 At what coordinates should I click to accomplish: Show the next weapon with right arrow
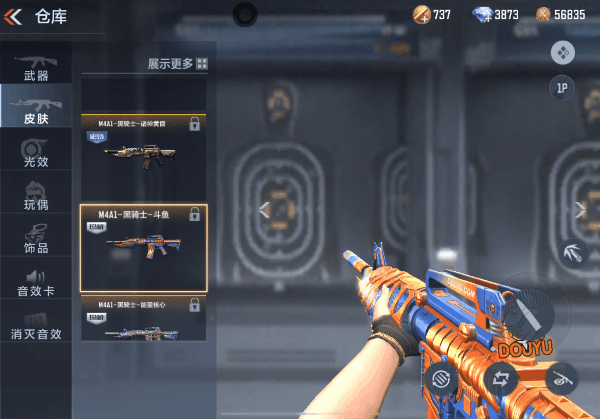pyautogui.click(x=580, y=209)
